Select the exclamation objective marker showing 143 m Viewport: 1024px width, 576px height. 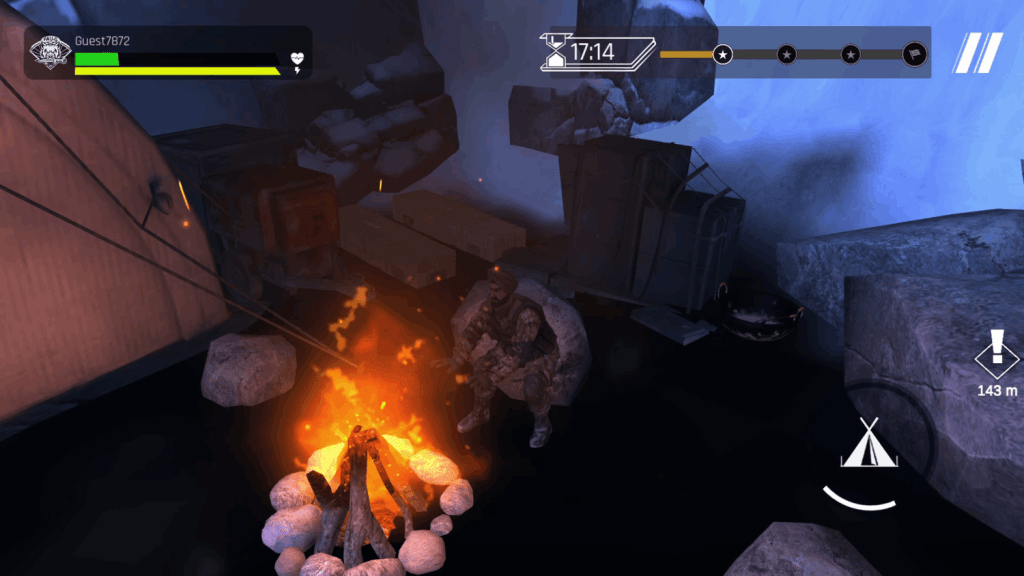click(996, 352)
